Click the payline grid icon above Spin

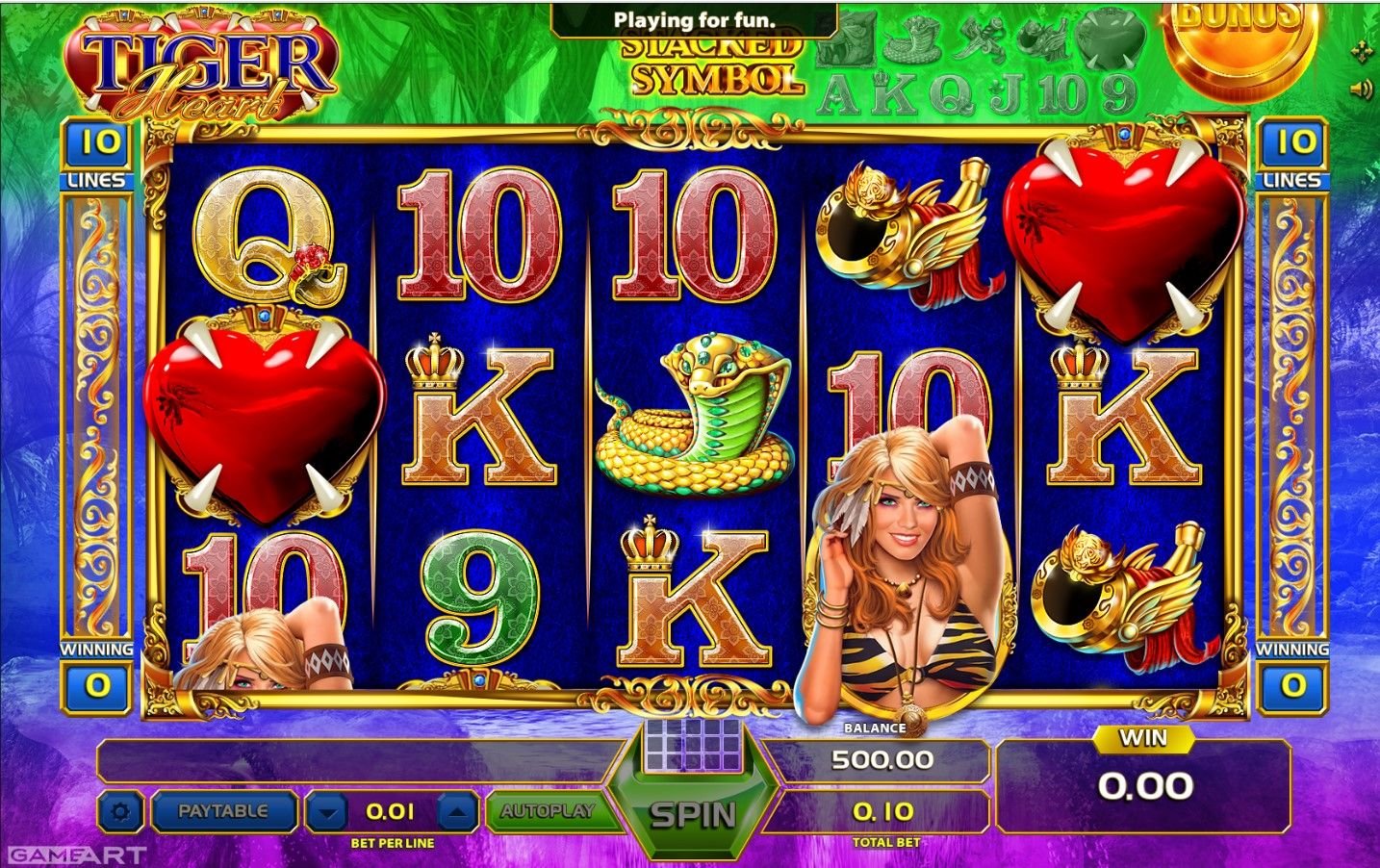click(x=693, y=744)
